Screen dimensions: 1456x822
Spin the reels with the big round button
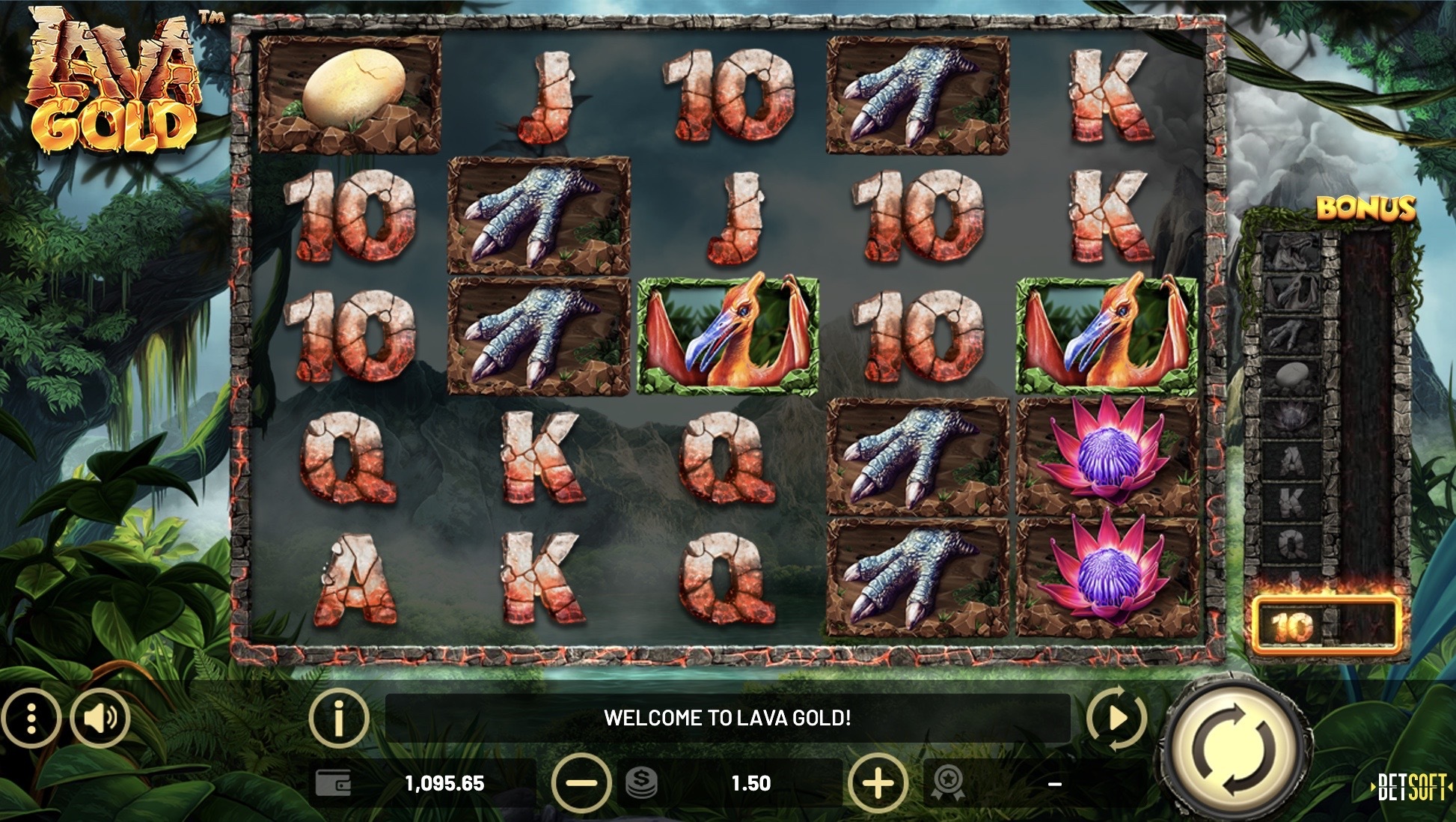1235,752
